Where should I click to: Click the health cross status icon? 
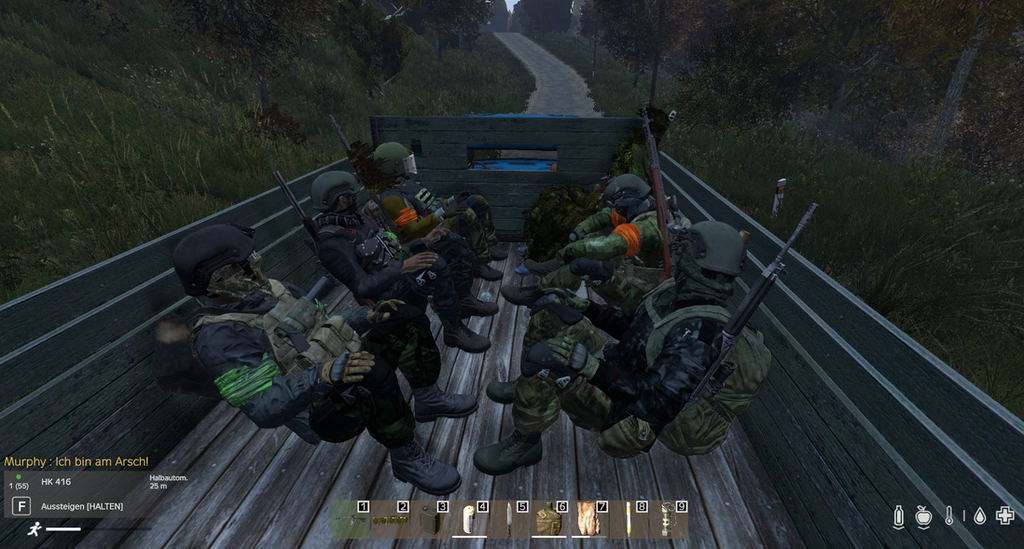click(x=1005, y=516)
